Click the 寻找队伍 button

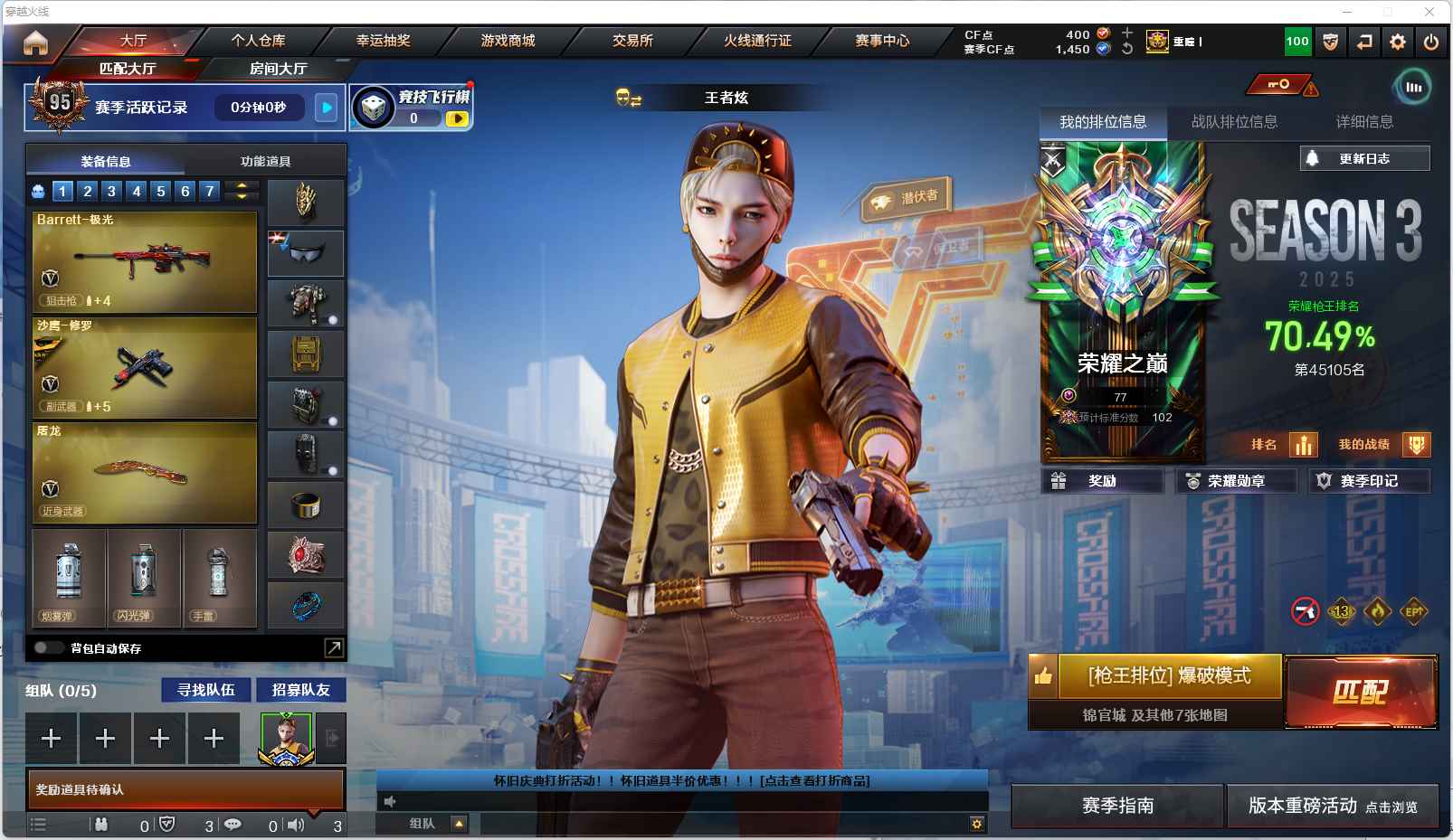click(206, 690)
